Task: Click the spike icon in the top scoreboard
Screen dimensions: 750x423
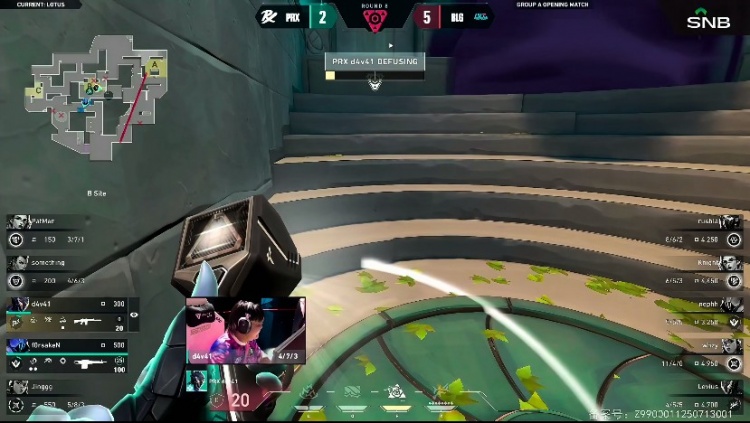Action: pyautogui.click(x=374, y=18)
